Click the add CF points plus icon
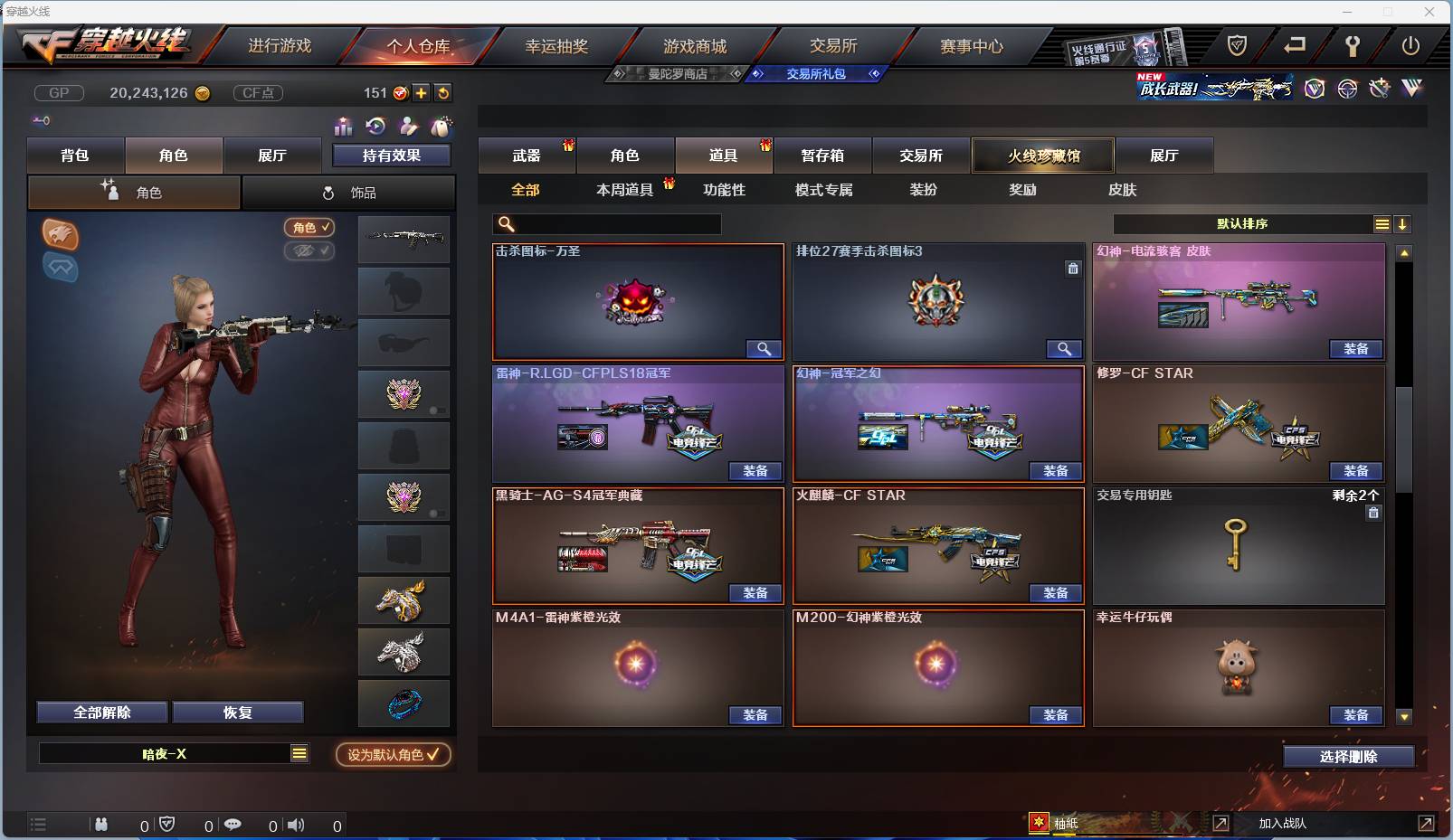The height and width of the screenshot is (840, 1453). 422,92
